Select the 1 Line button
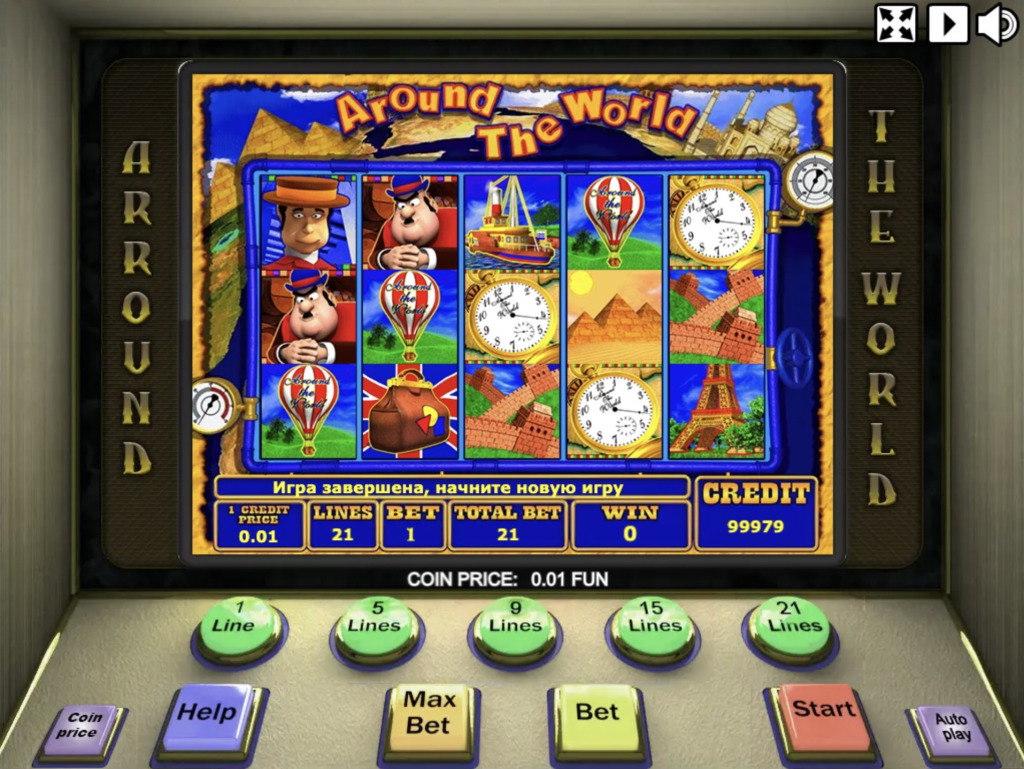Image resolution: width=1024 pixels, height=769 pixels. click(239, 626)
